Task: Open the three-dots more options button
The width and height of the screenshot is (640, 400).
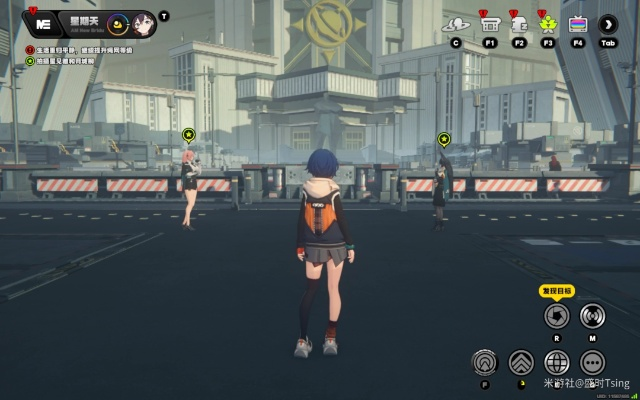Action: click(x=592, y=362)
